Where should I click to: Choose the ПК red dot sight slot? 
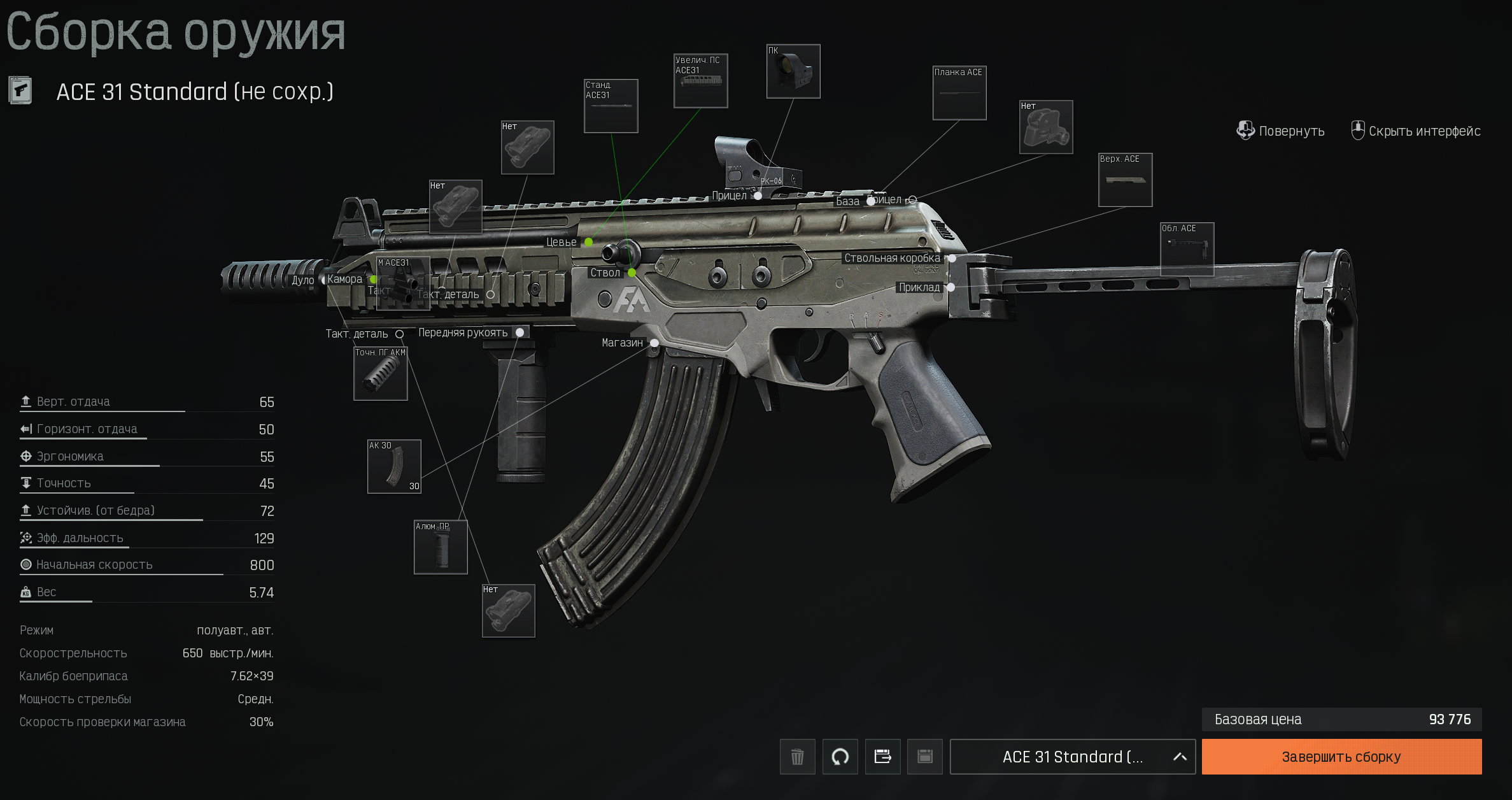click(x=793, y=71)
